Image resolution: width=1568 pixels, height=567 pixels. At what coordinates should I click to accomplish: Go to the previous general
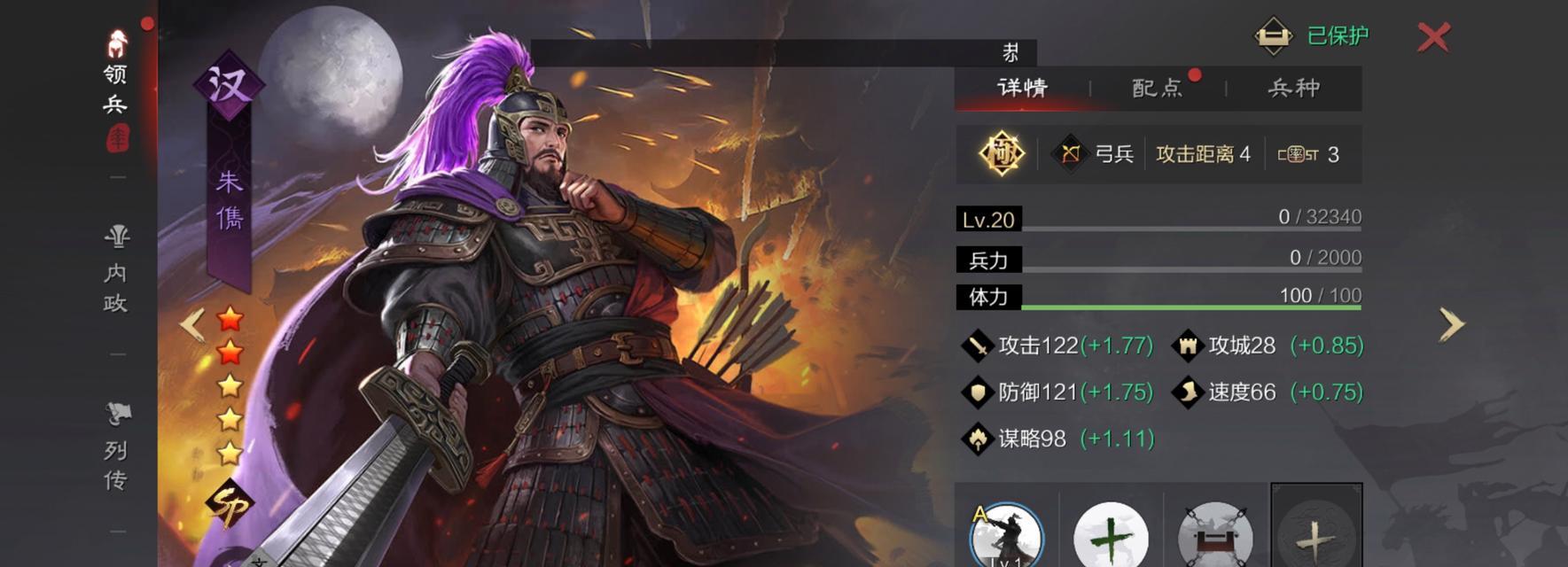pyautogui.click(x=192, y=324)
